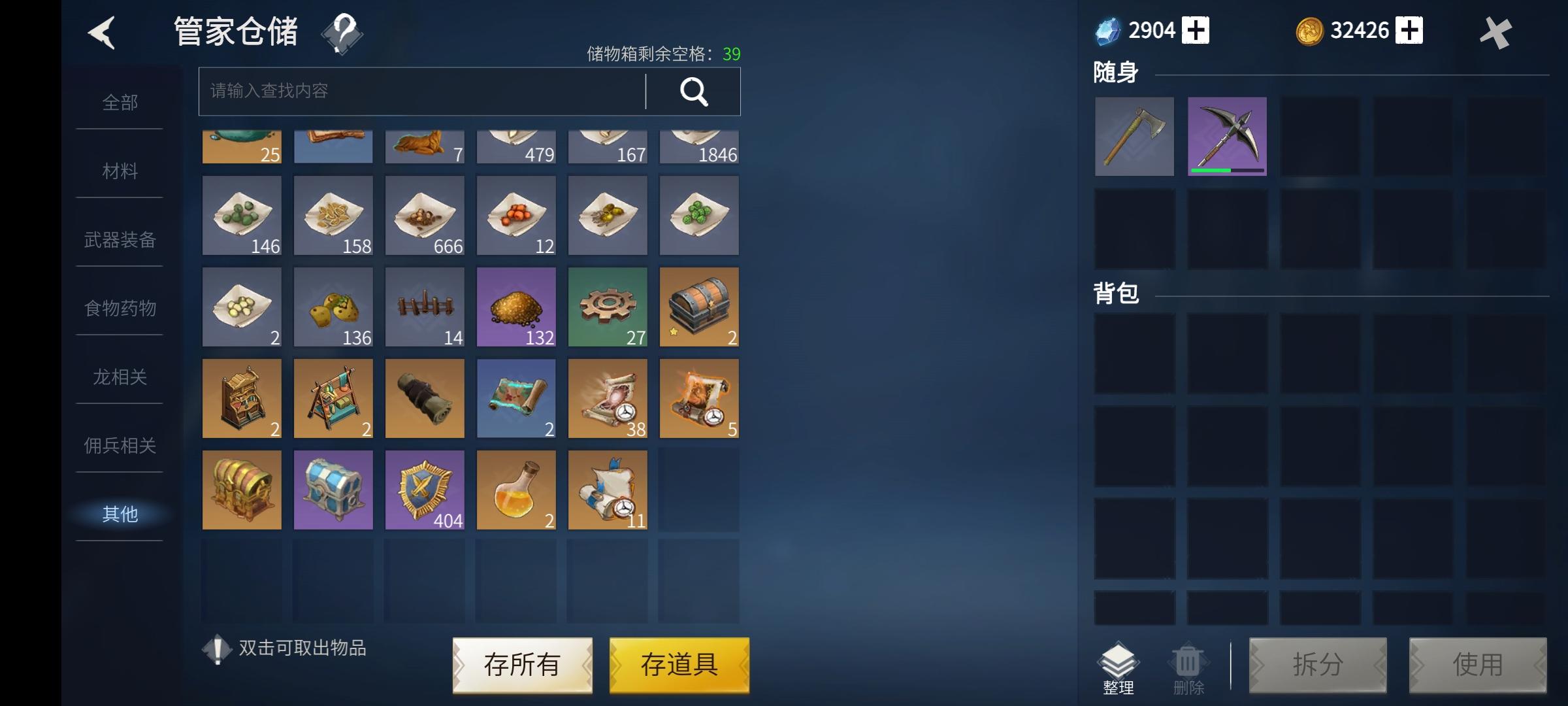
Task: Select the equipped pickaxe item
Action: click(x=1227, y=137)
